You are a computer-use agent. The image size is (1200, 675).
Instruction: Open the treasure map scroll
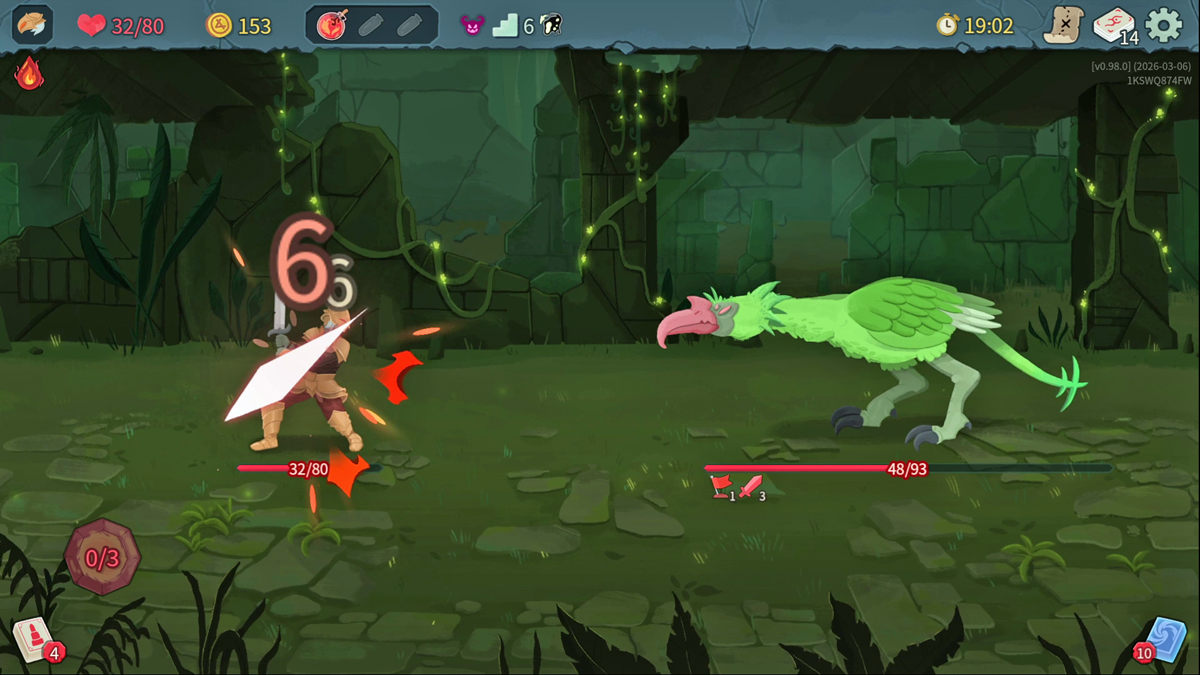[1063, 25]
